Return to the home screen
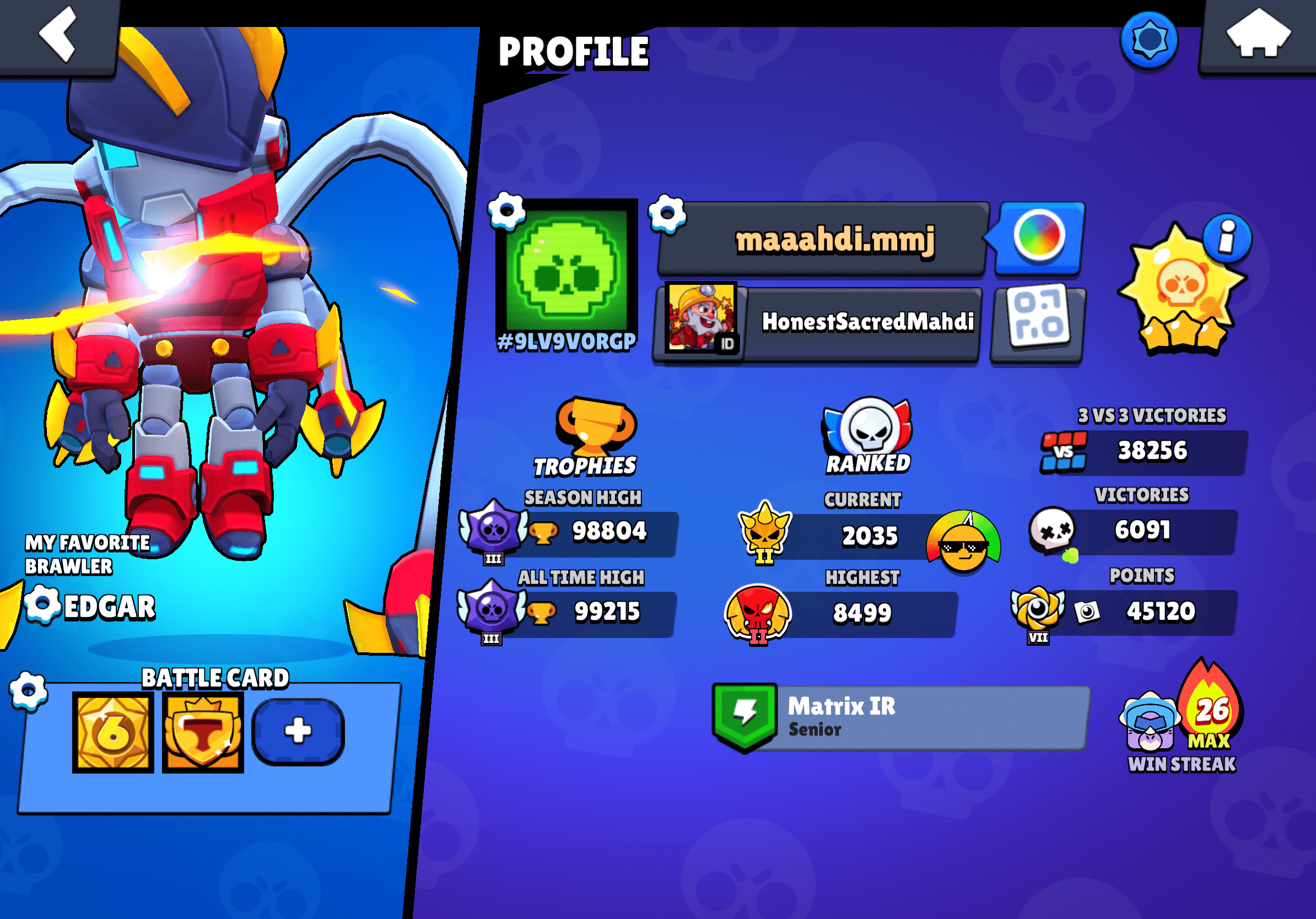Screen dimensions: 1316x919 [1258, 34]
